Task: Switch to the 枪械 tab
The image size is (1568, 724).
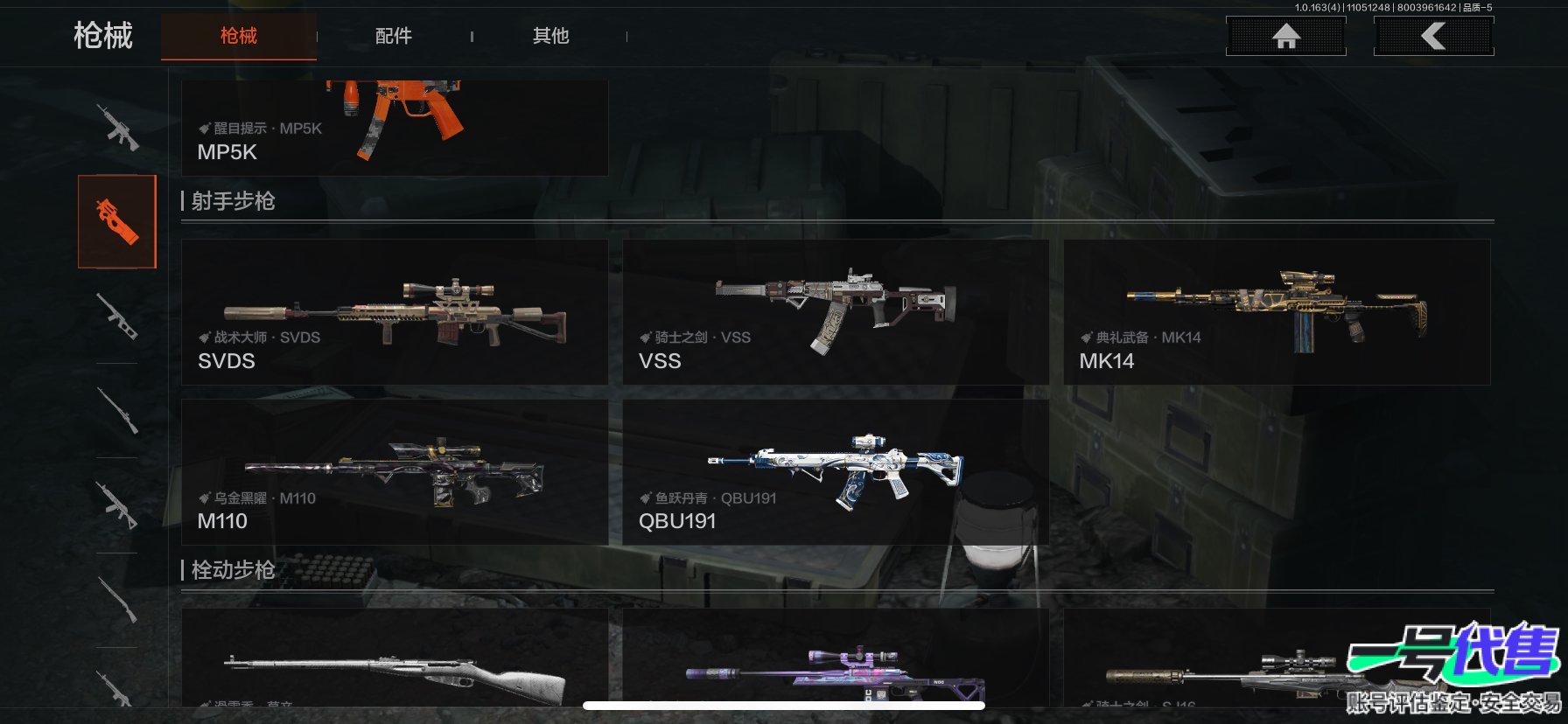Action: [238, 37]
